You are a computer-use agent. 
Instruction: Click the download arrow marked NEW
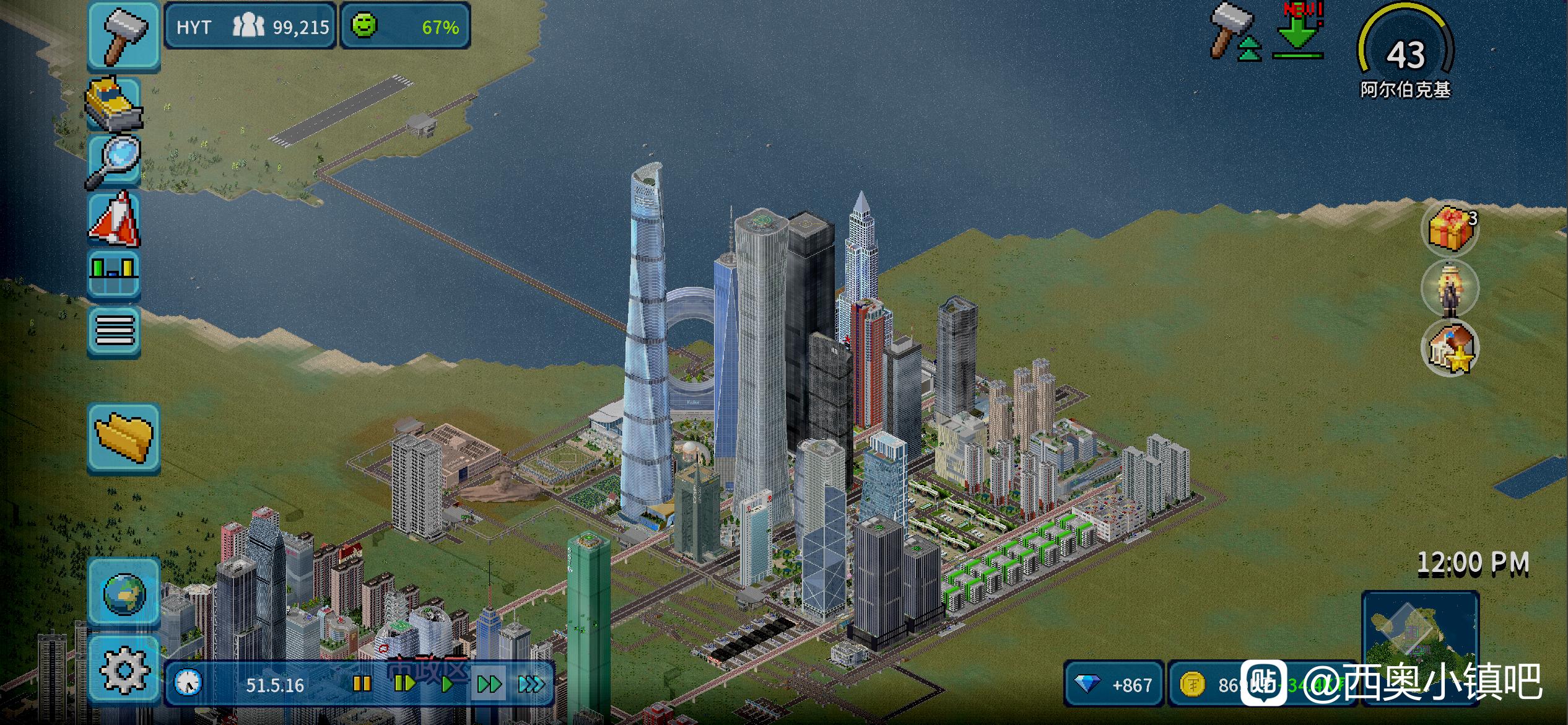(x=1297, y=34)
